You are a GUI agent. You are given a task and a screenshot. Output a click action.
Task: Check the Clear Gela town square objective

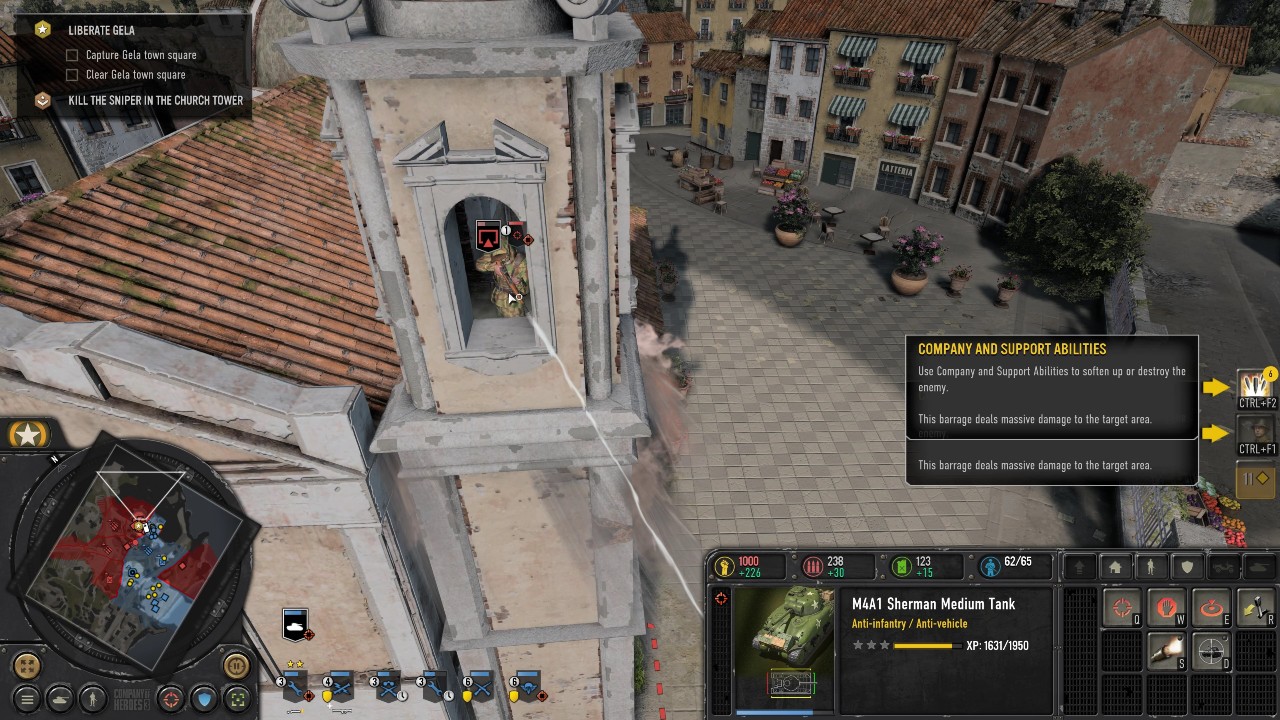[71, 74]
